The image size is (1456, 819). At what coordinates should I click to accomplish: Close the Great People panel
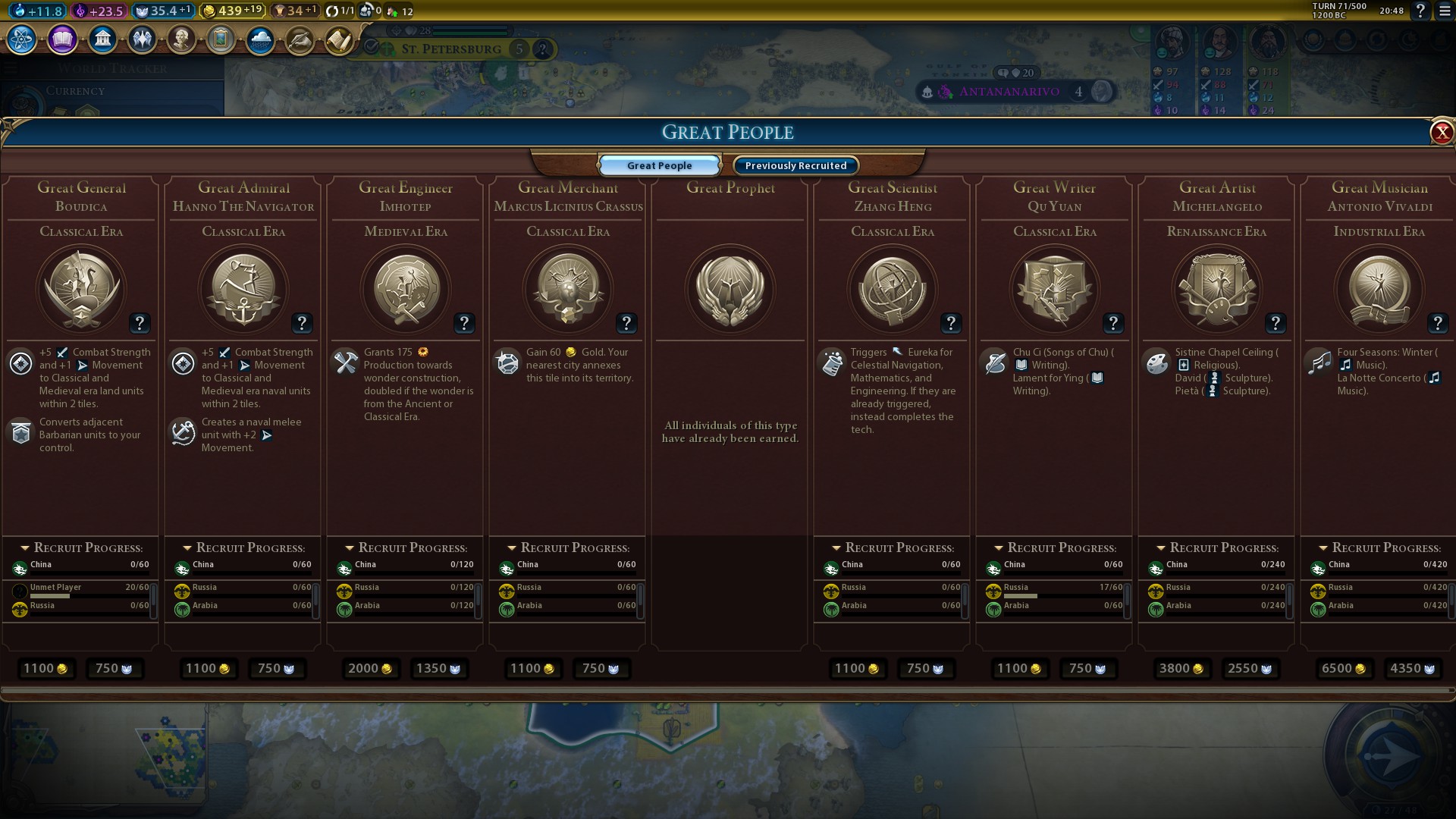[1441, 133]
